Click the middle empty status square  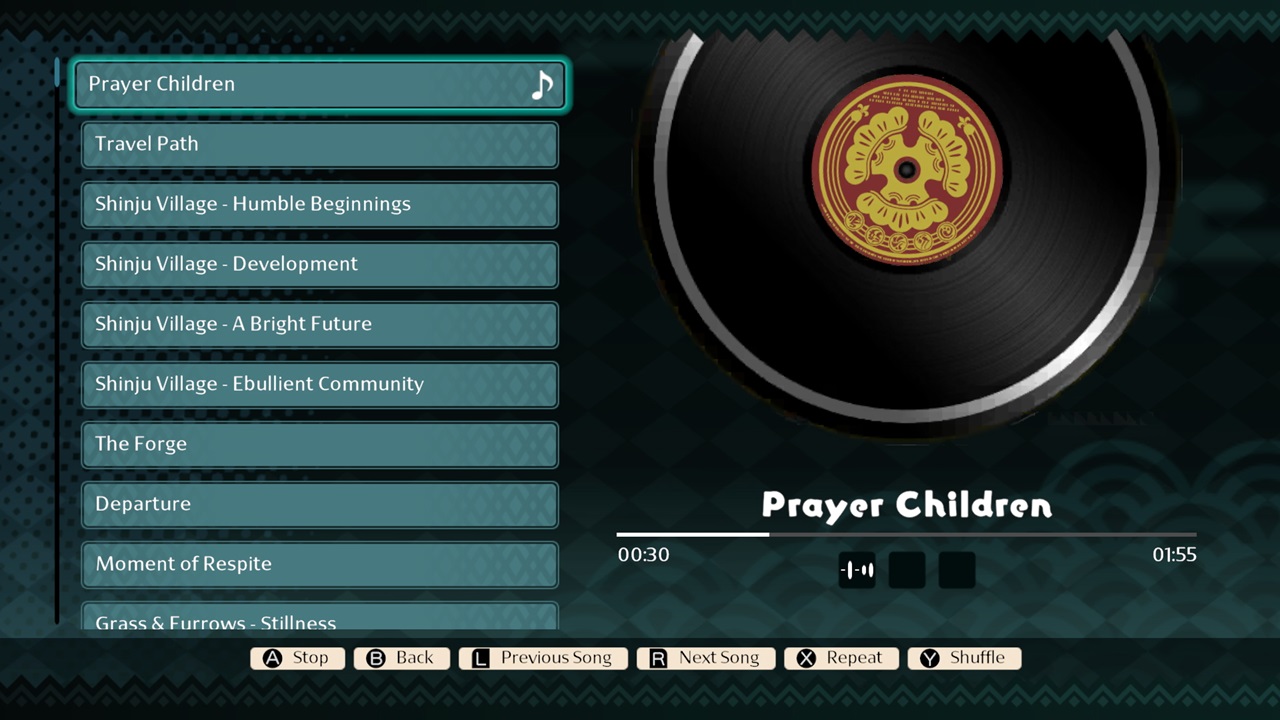click(906, 569)
